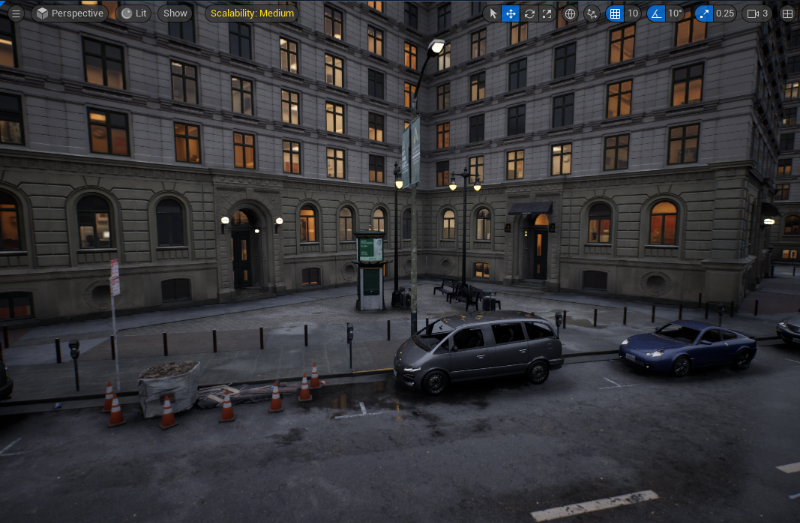Toggle scale snapping
Viewport: 800px width, 523px height.
(704, 13)
